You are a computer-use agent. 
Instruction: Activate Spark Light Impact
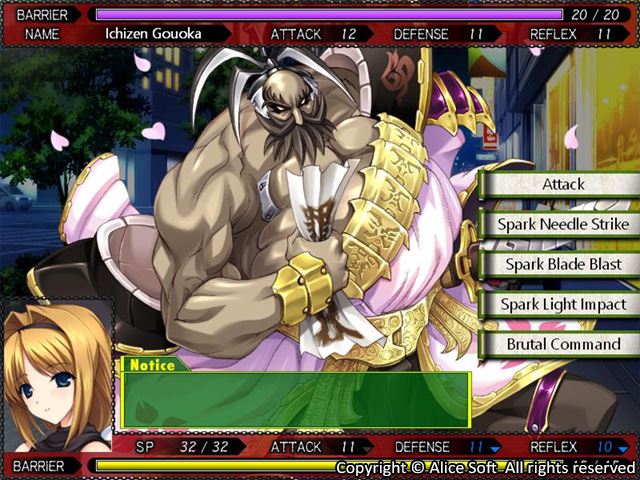(563, 305)
